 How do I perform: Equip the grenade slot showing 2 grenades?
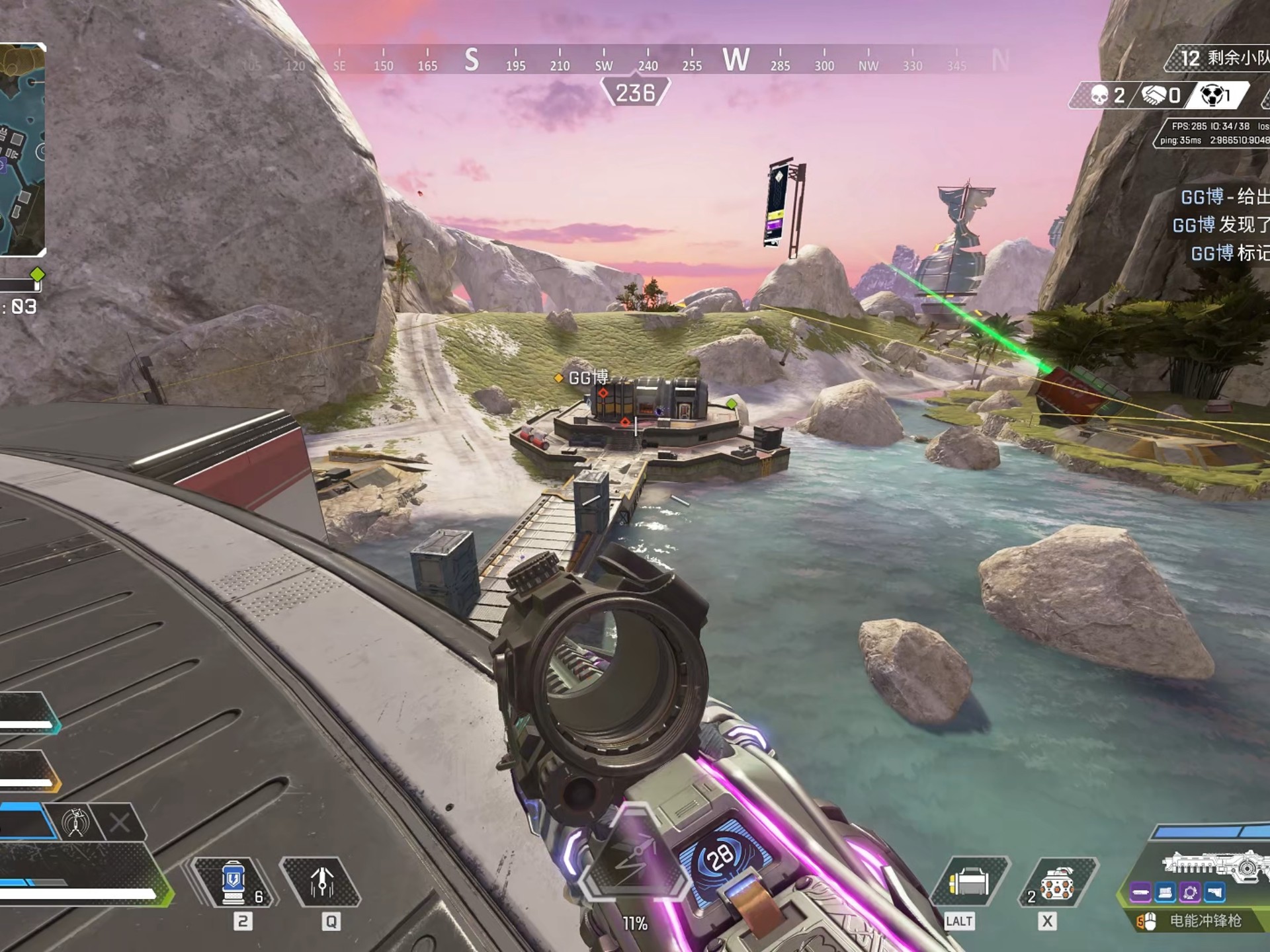(x=1057, y=882)
